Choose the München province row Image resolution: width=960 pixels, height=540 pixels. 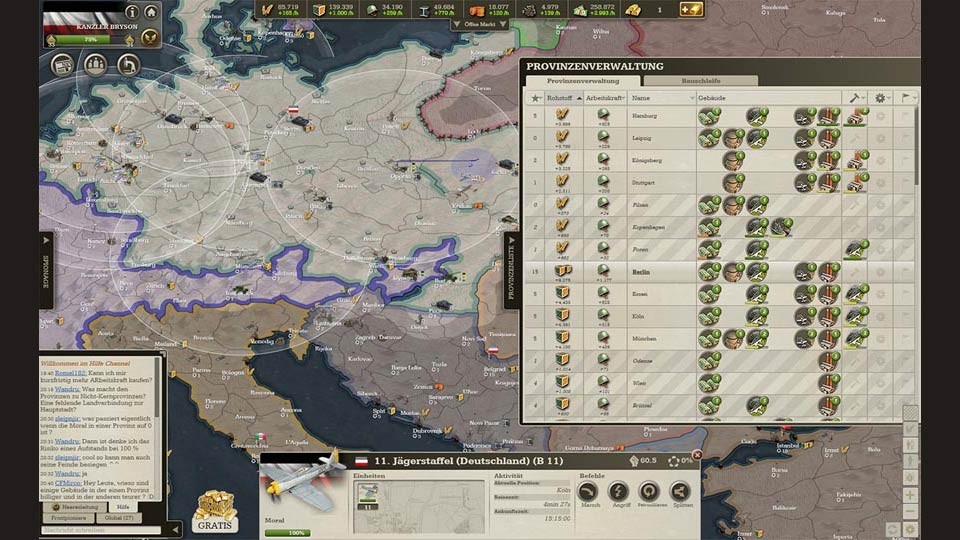tap(645, 338)
